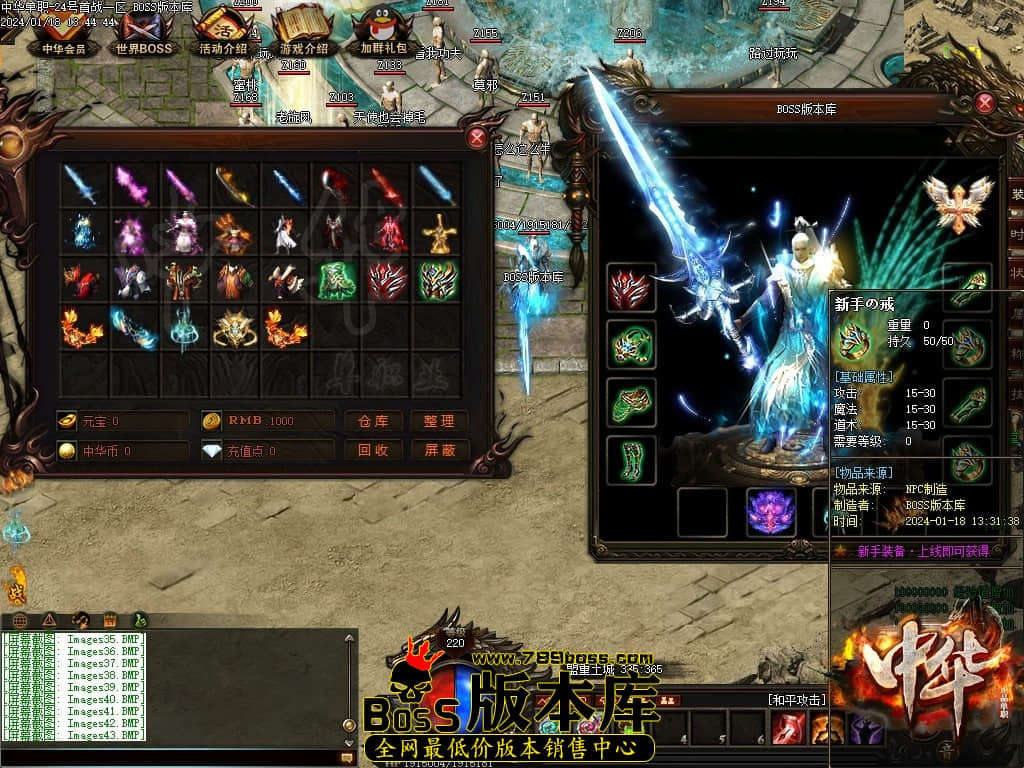Viewport: 1024px width, 768px height.
Task: Open the 仓库 warehouse from the bag
Action: (x=373, y=421)
